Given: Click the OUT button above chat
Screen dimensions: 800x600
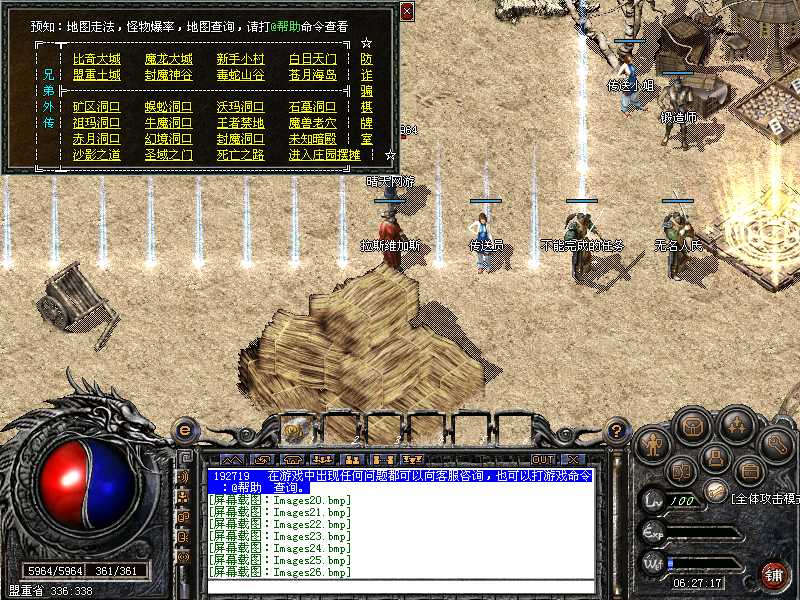Looking at the screenshot, I should pyautogui.click(x=543, y=459).
